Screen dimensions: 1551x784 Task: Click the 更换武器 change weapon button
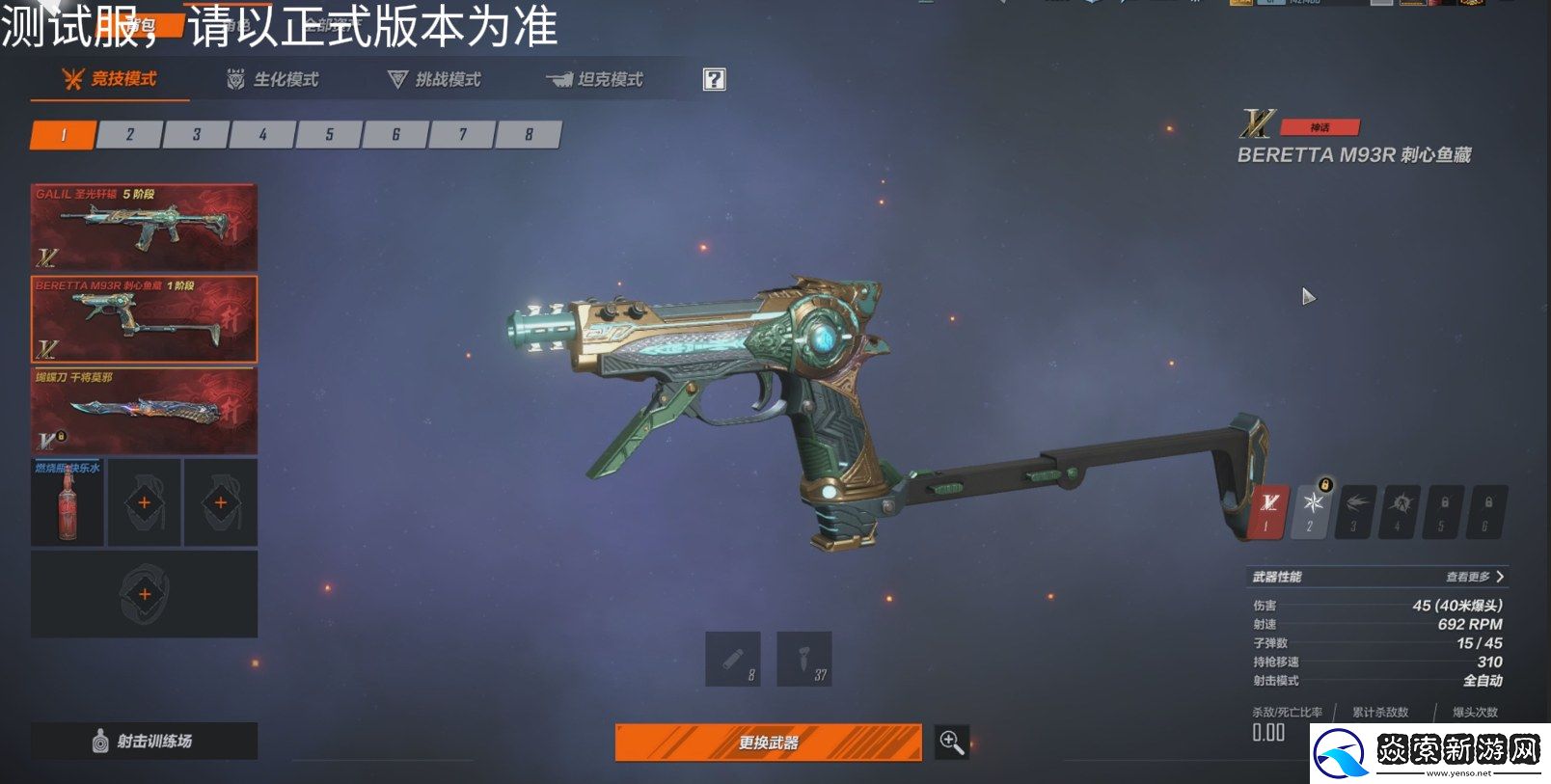(x=768, y=743)
